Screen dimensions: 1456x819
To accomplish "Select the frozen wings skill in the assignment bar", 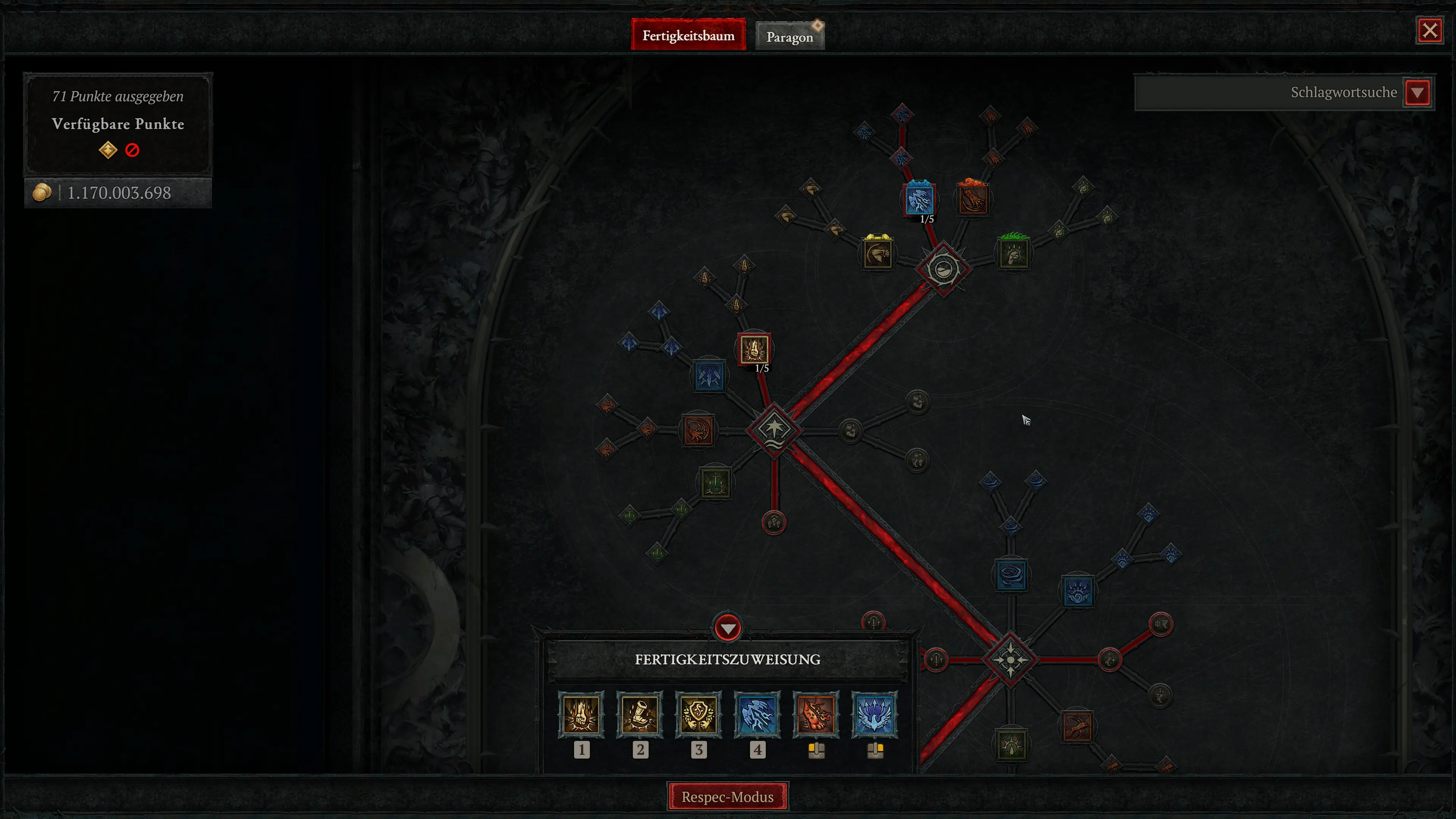I will [874, 715].
